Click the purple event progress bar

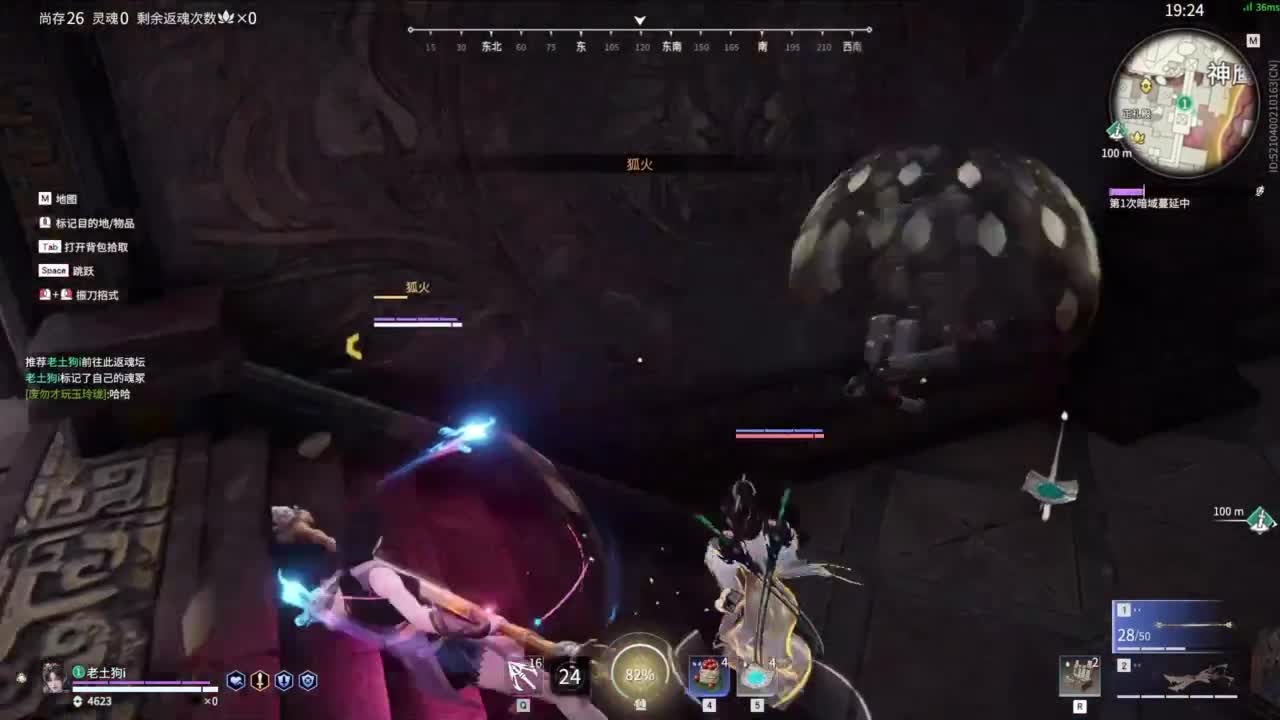(1126, 190)
